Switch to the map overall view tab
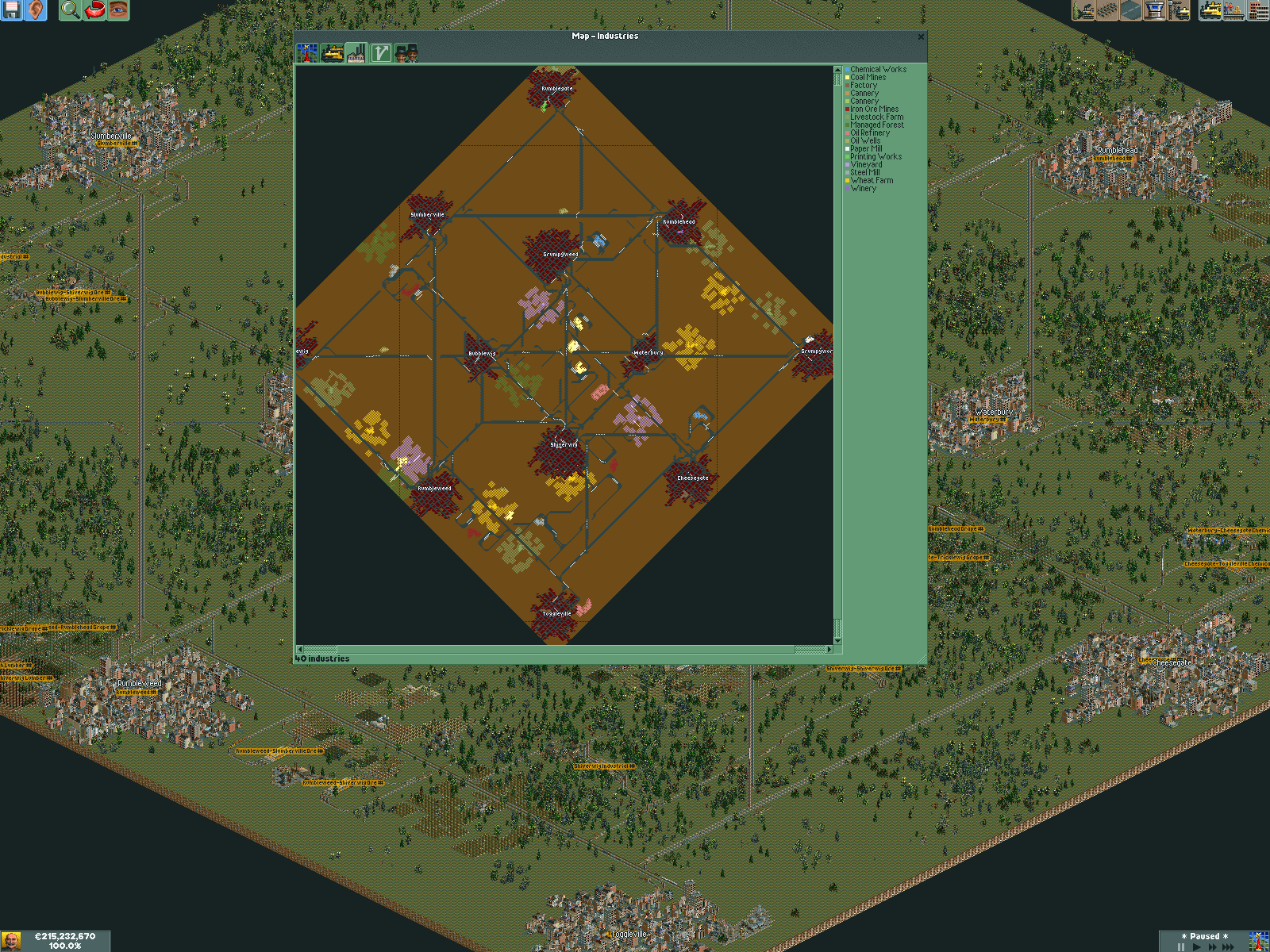The image size is (1270, 952). click(x=307, y=53)
